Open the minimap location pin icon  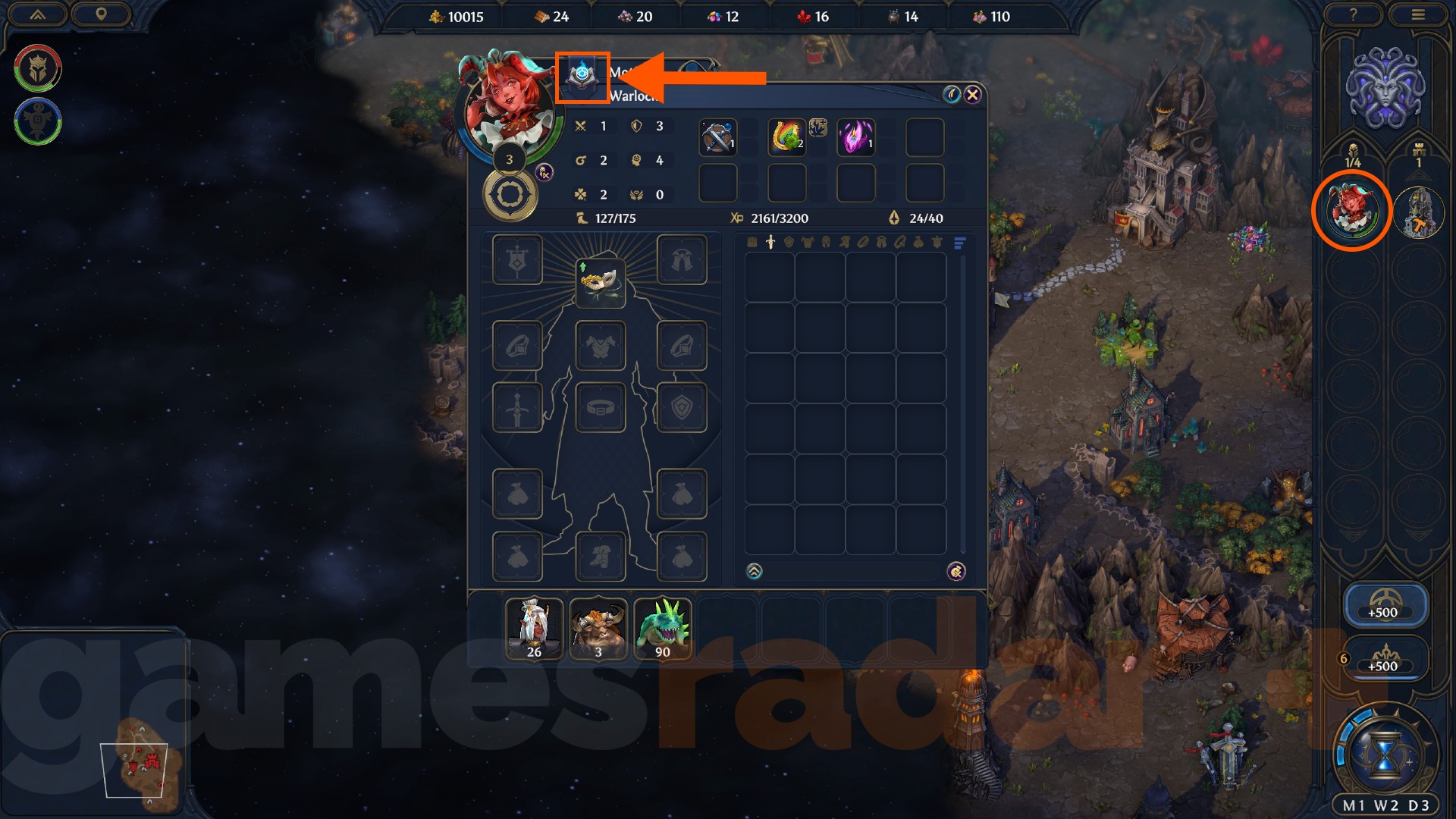tap(103, 14)
